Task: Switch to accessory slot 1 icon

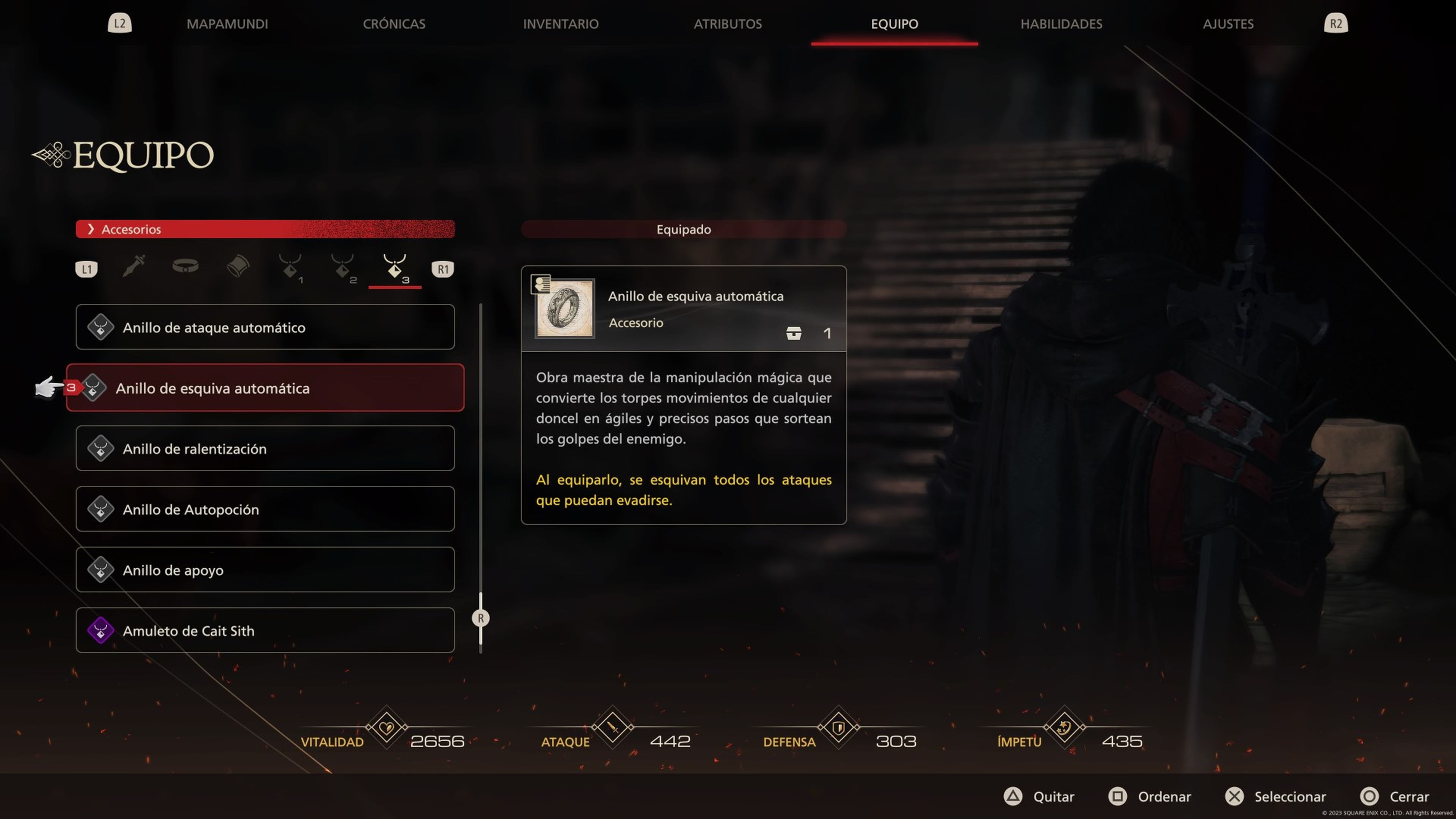Action: [x=290, y=267]
